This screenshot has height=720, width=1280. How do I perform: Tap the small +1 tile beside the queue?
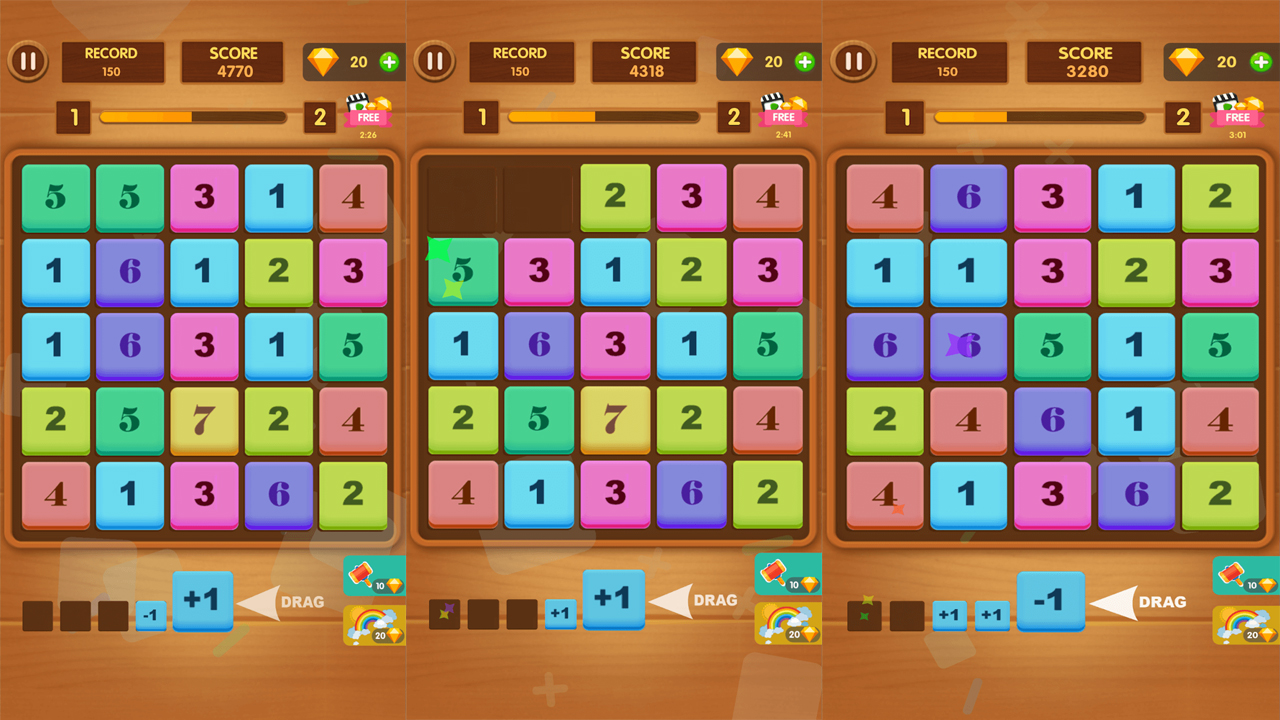coord(561,616)
